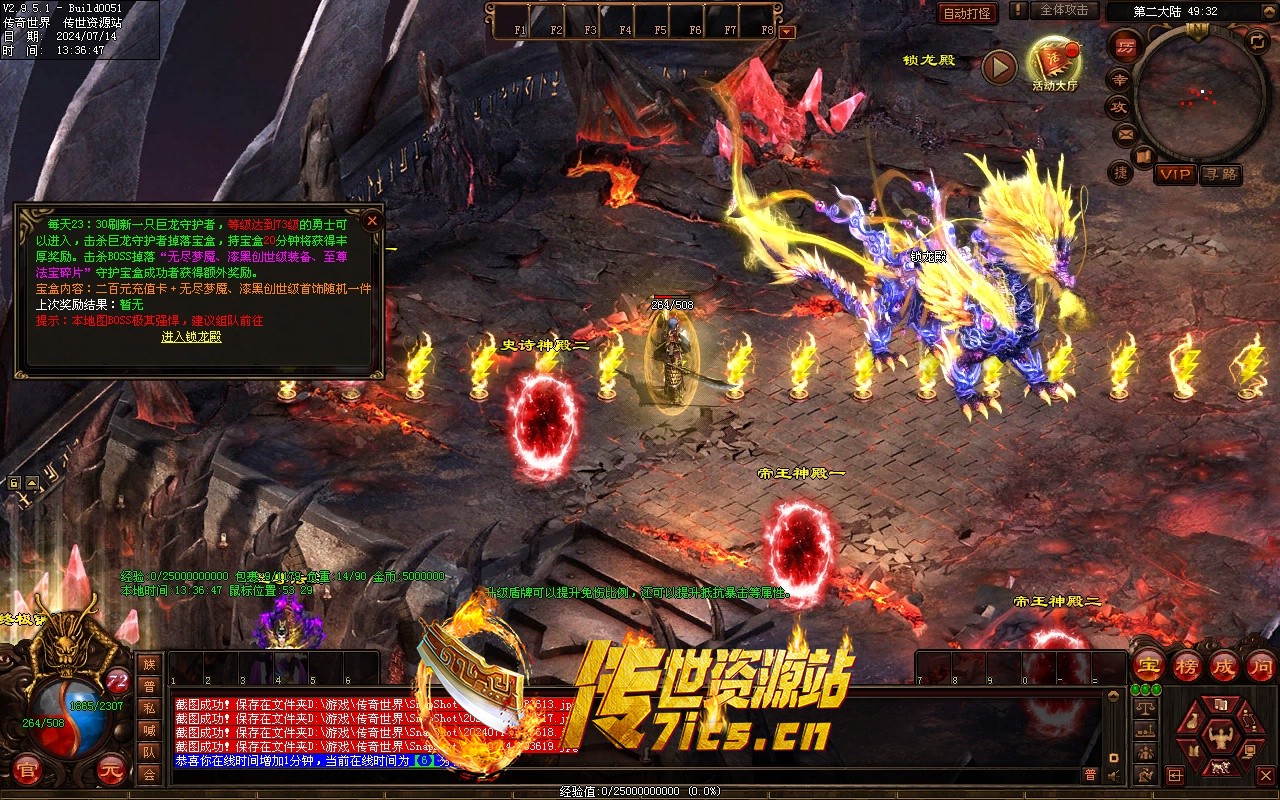Expand the F-key skill bar dropdown arrow
This screenshot has width=1280, height=800.
coord(787,31)
